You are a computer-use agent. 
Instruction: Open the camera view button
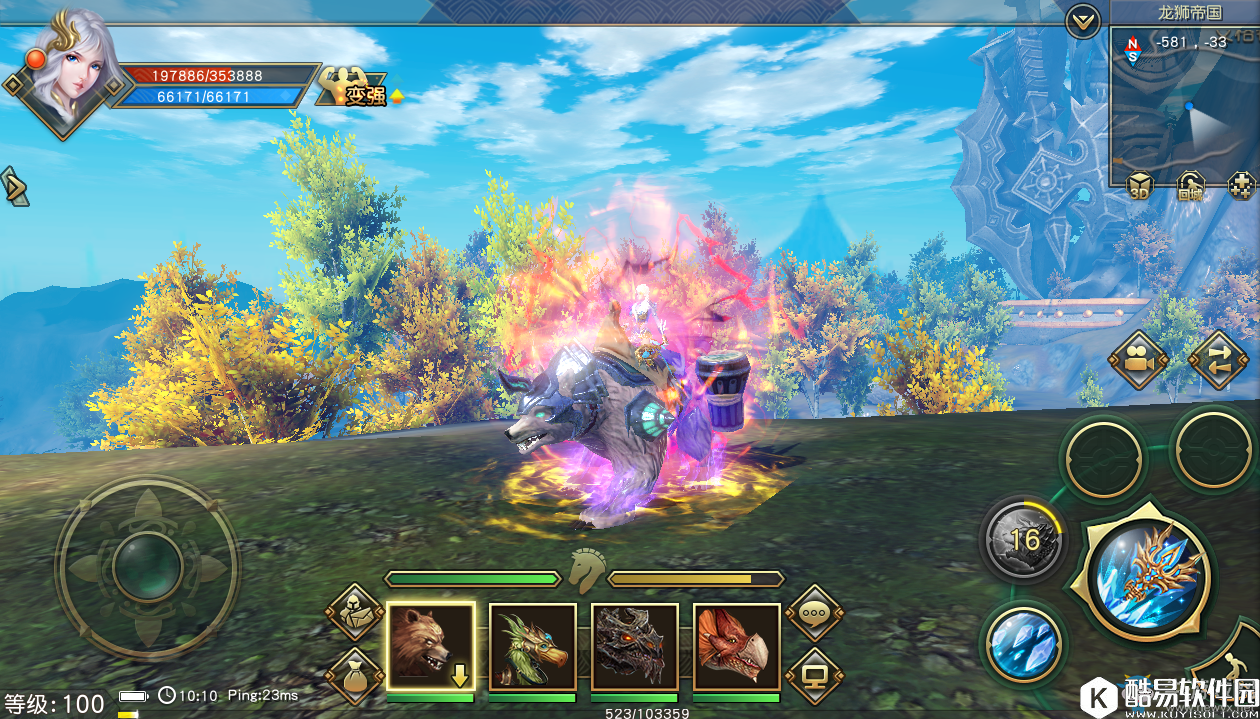[x=1138, y=361]
